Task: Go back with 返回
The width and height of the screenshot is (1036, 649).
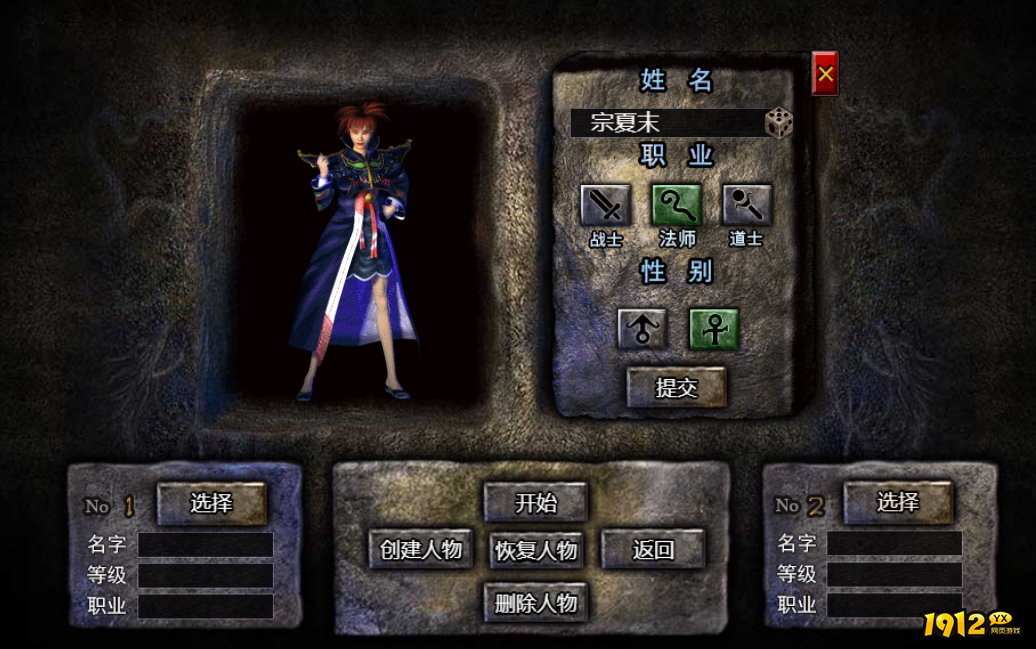Action: (x=653, y=549)
